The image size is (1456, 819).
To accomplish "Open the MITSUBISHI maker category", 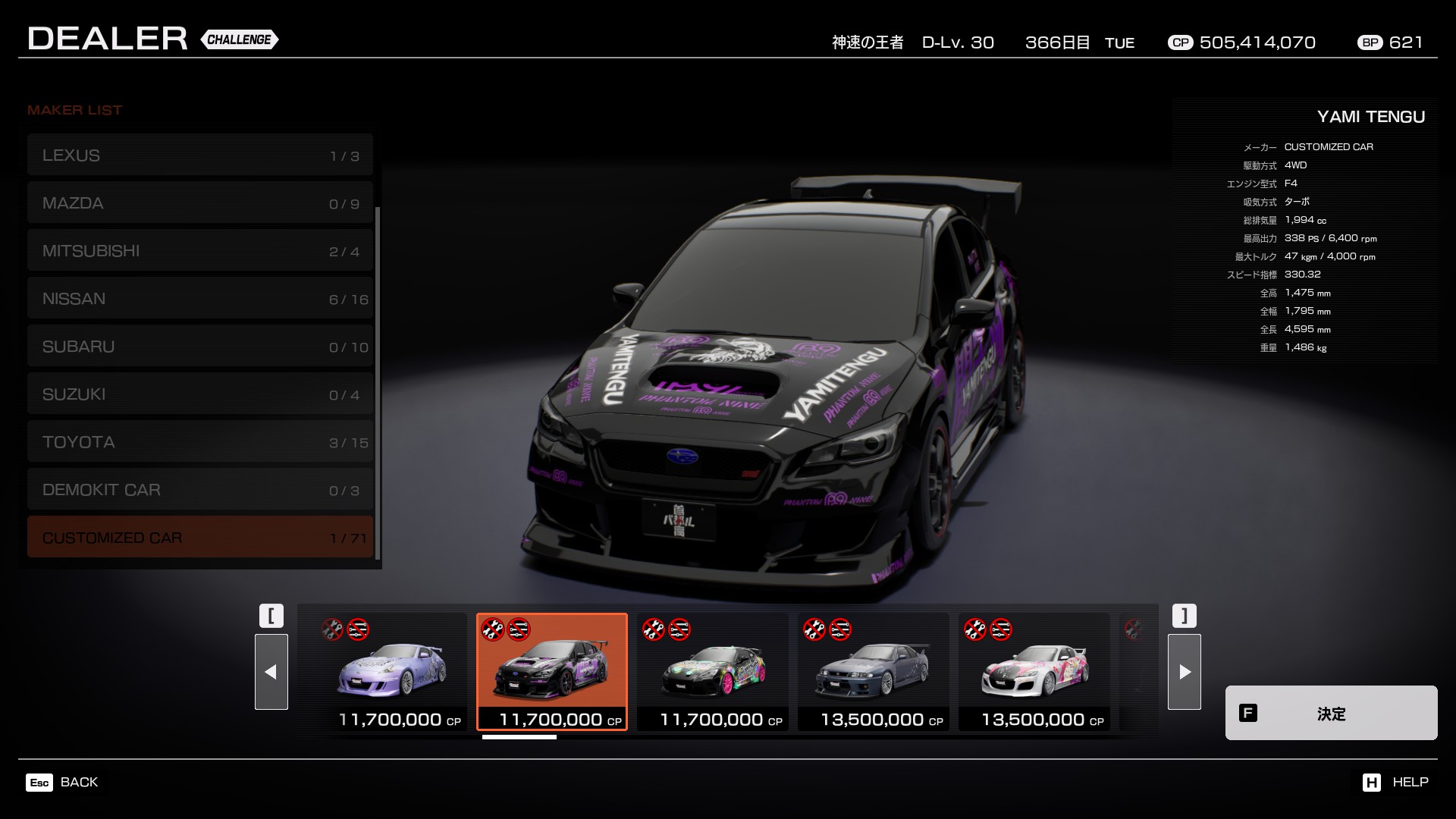I will point(200,251).
